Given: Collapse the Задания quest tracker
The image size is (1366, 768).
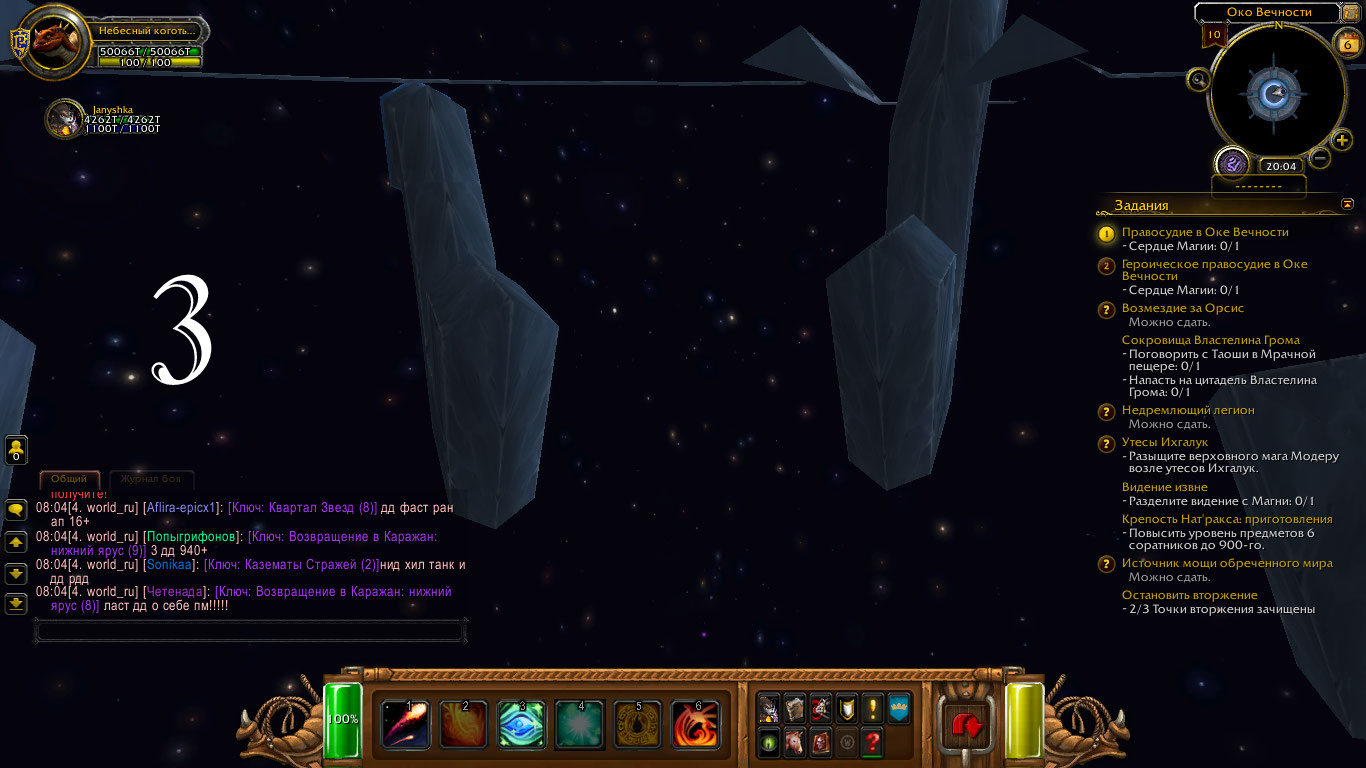Looking at the screenshot, I should pos(1347,204).
